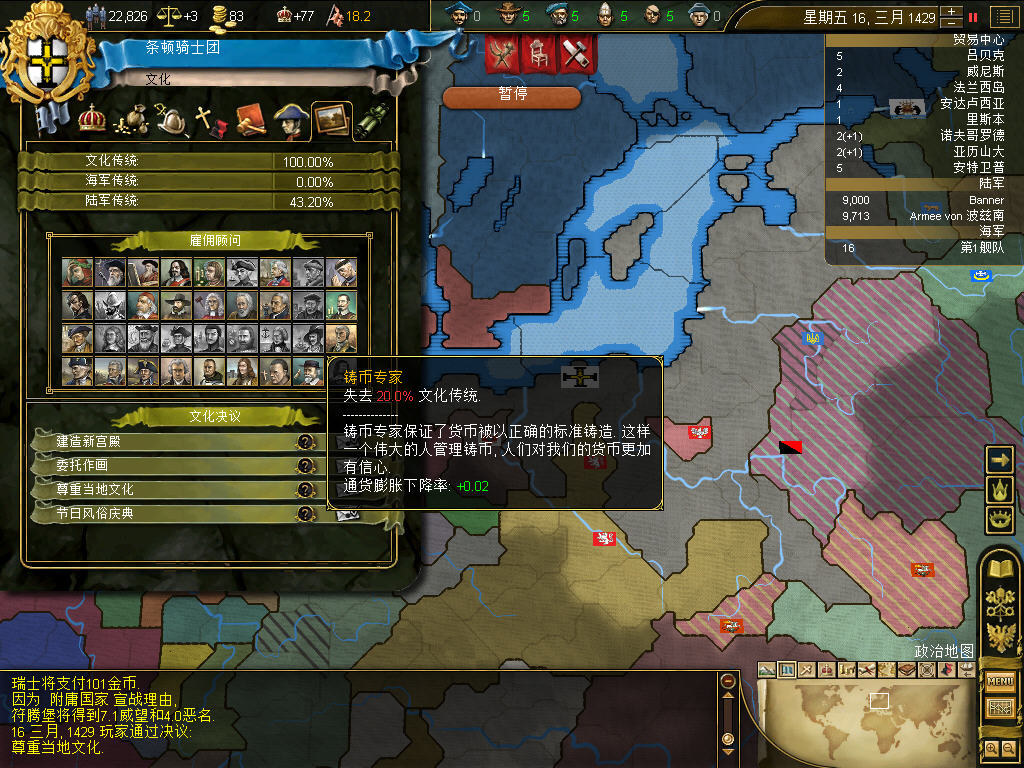Viewport: 1024px width, 768px height.
Task: Open the Holy Roman Empire eagle icon
Action: click(1000, 636)
